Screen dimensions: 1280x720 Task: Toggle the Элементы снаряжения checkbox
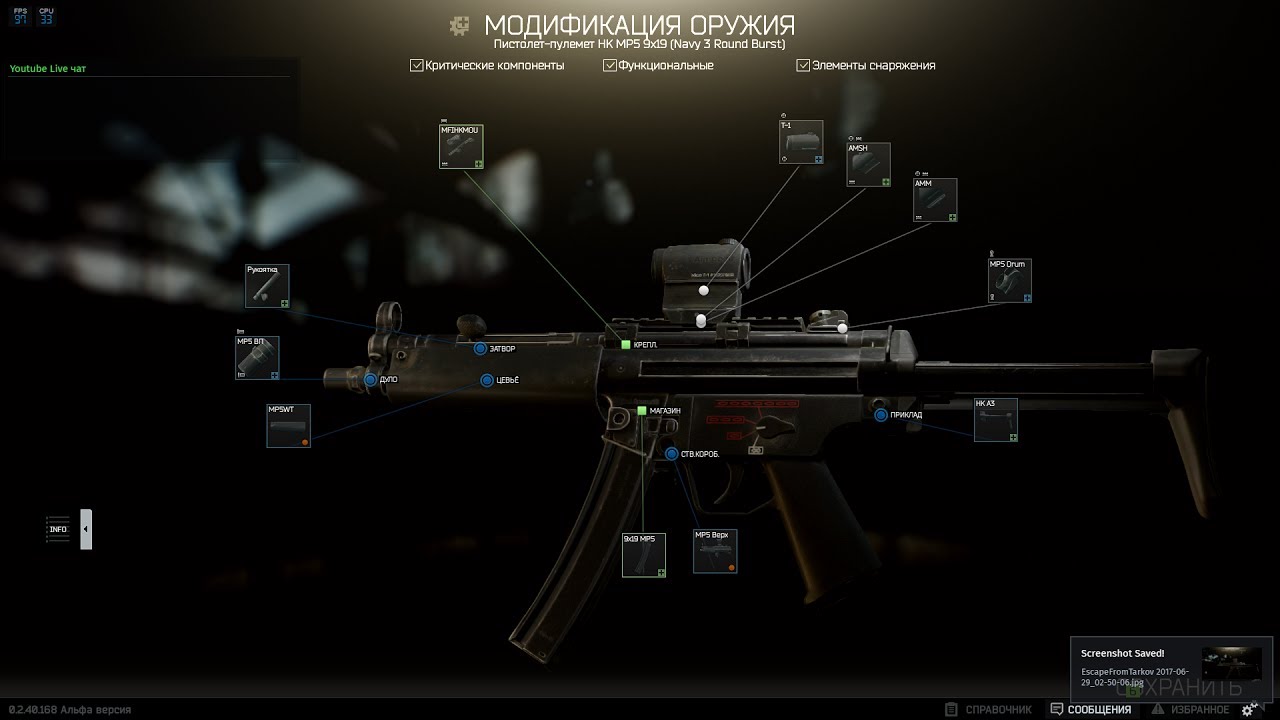tap(803, 66)
